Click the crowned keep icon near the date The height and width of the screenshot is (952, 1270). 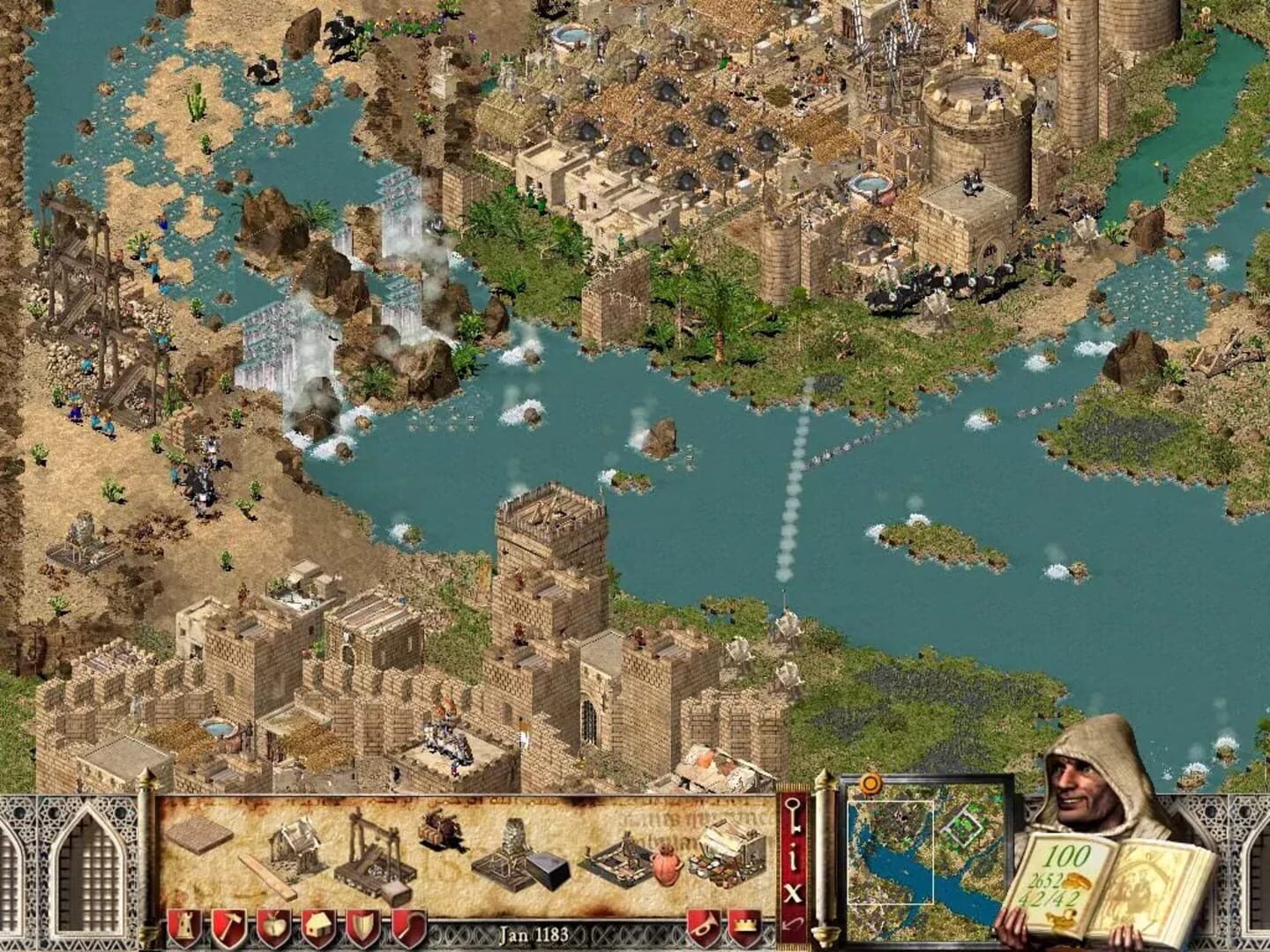point(745,926)
